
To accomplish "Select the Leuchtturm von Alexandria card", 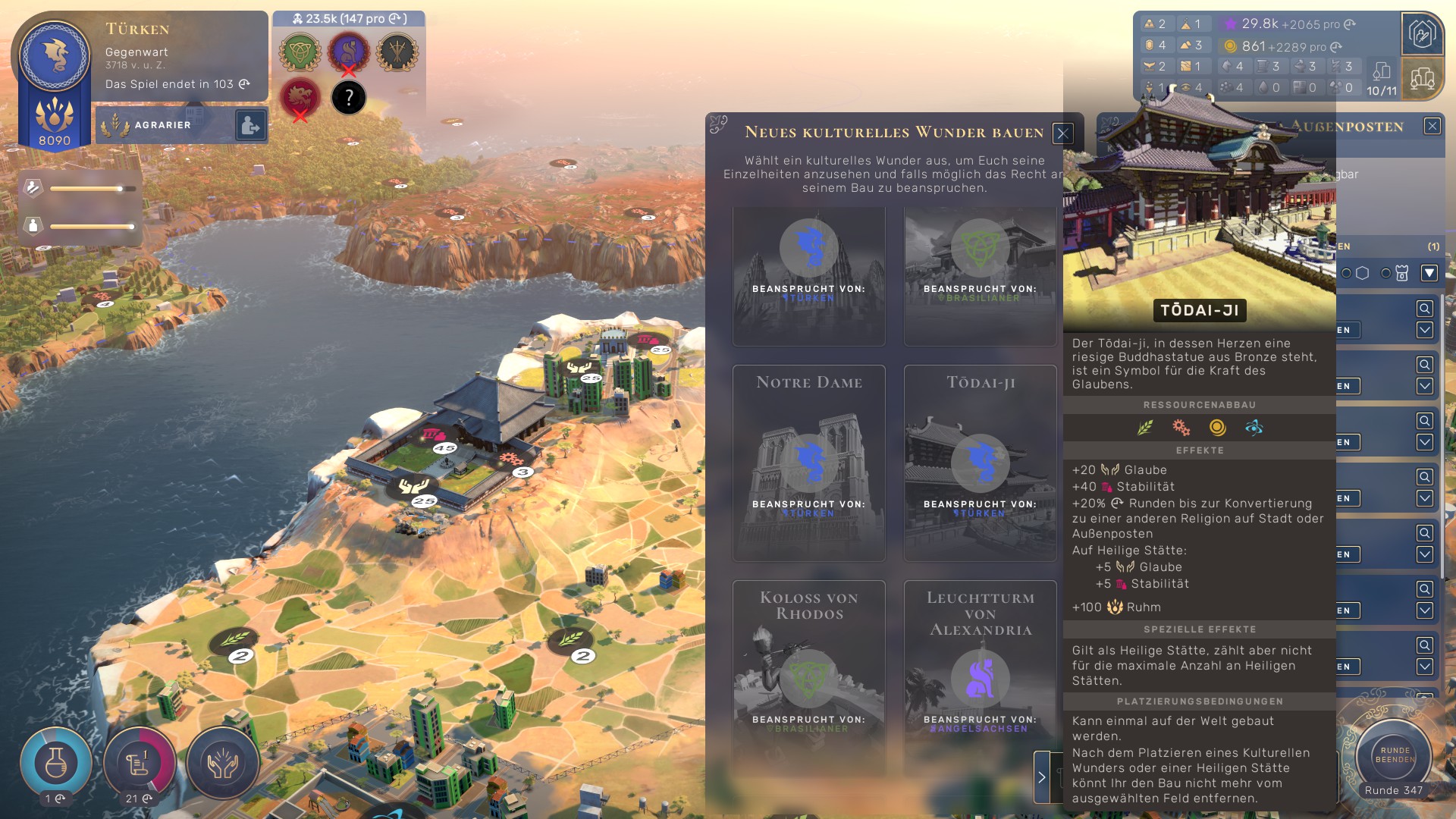I will point(980,675).
